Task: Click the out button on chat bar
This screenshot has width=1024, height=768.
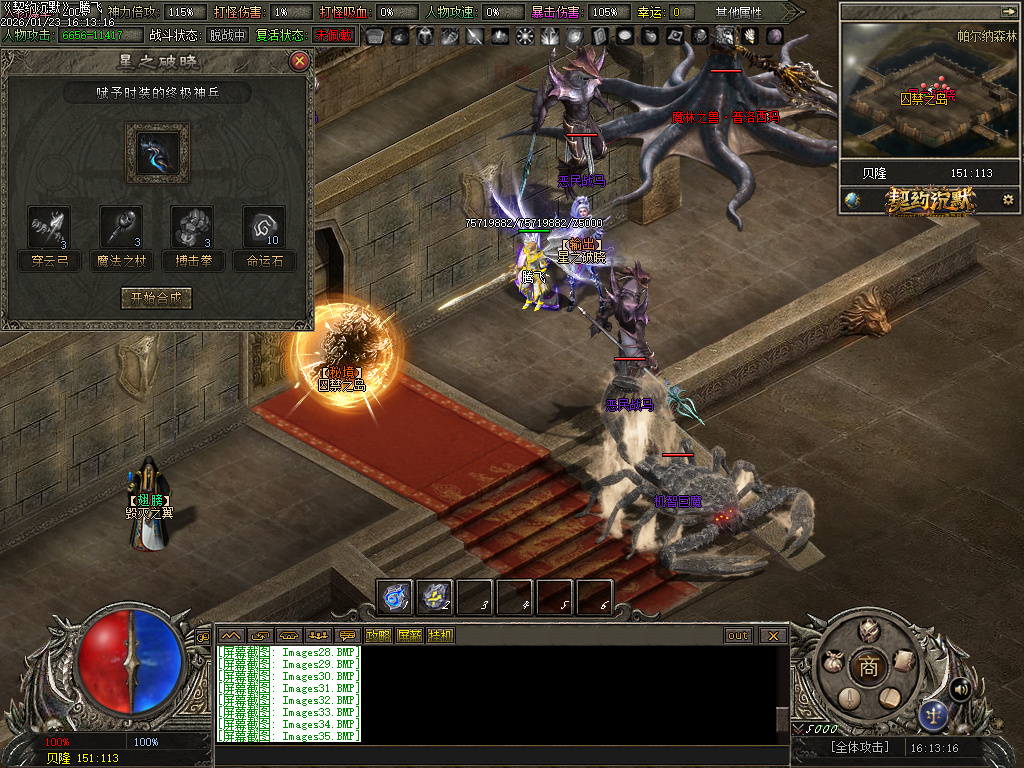Action: tap(739, 635)
